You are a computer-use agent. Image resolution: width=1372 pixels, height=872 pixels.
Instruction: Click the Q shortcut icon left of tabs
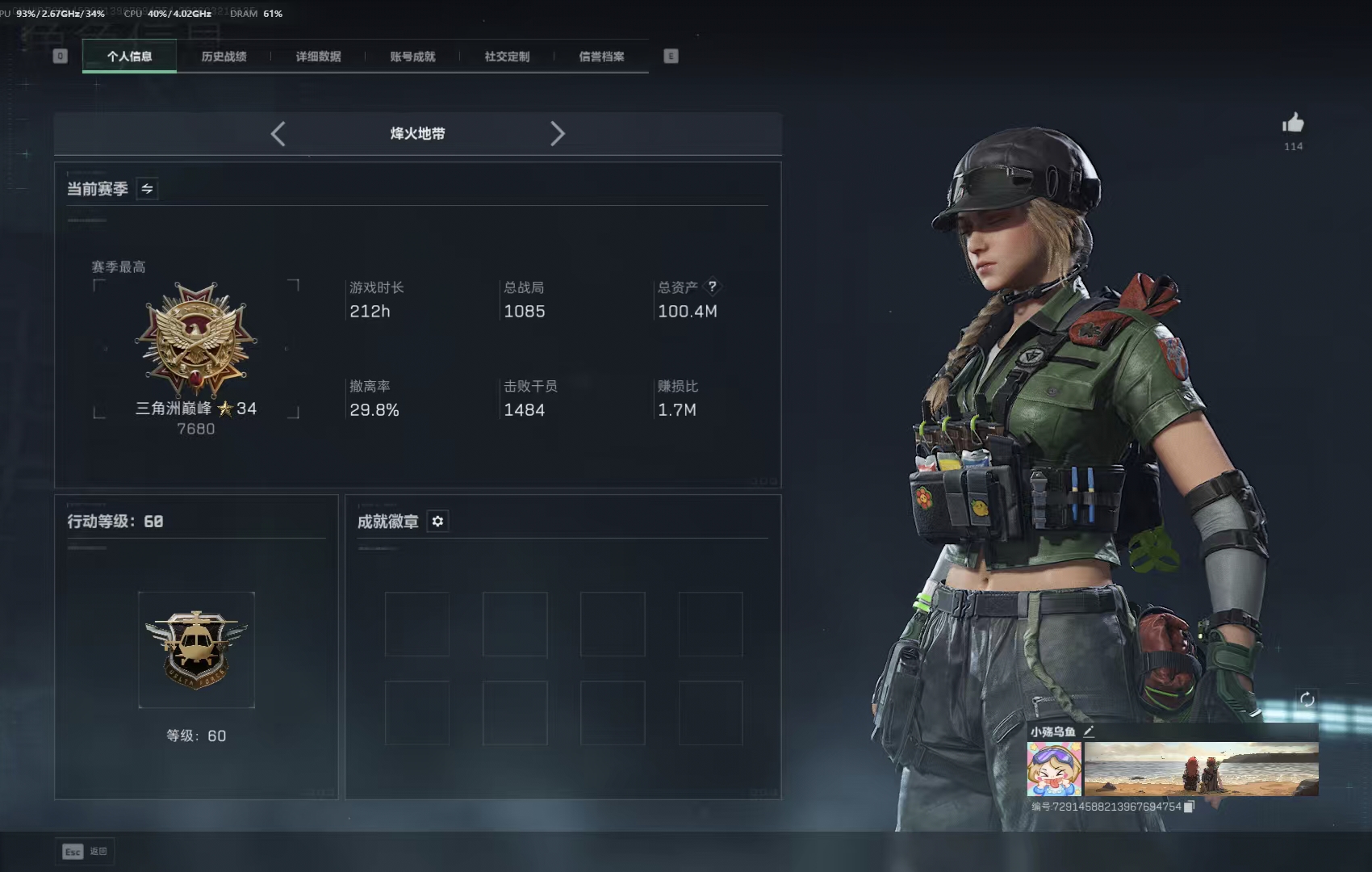[x=59, y=57]
